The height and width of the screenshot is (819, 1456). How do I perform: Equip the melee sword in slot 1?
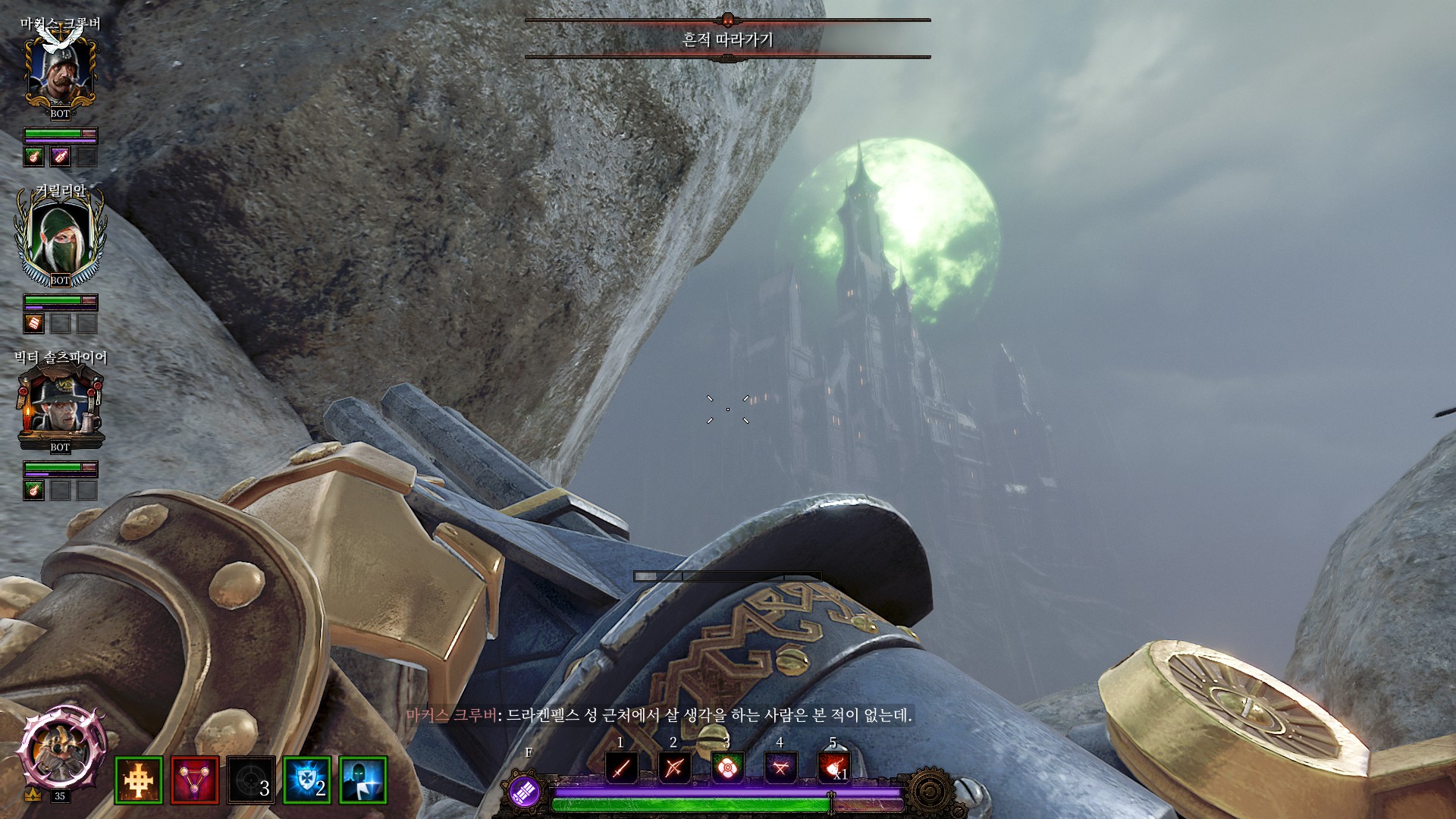[x=621, y=768]
